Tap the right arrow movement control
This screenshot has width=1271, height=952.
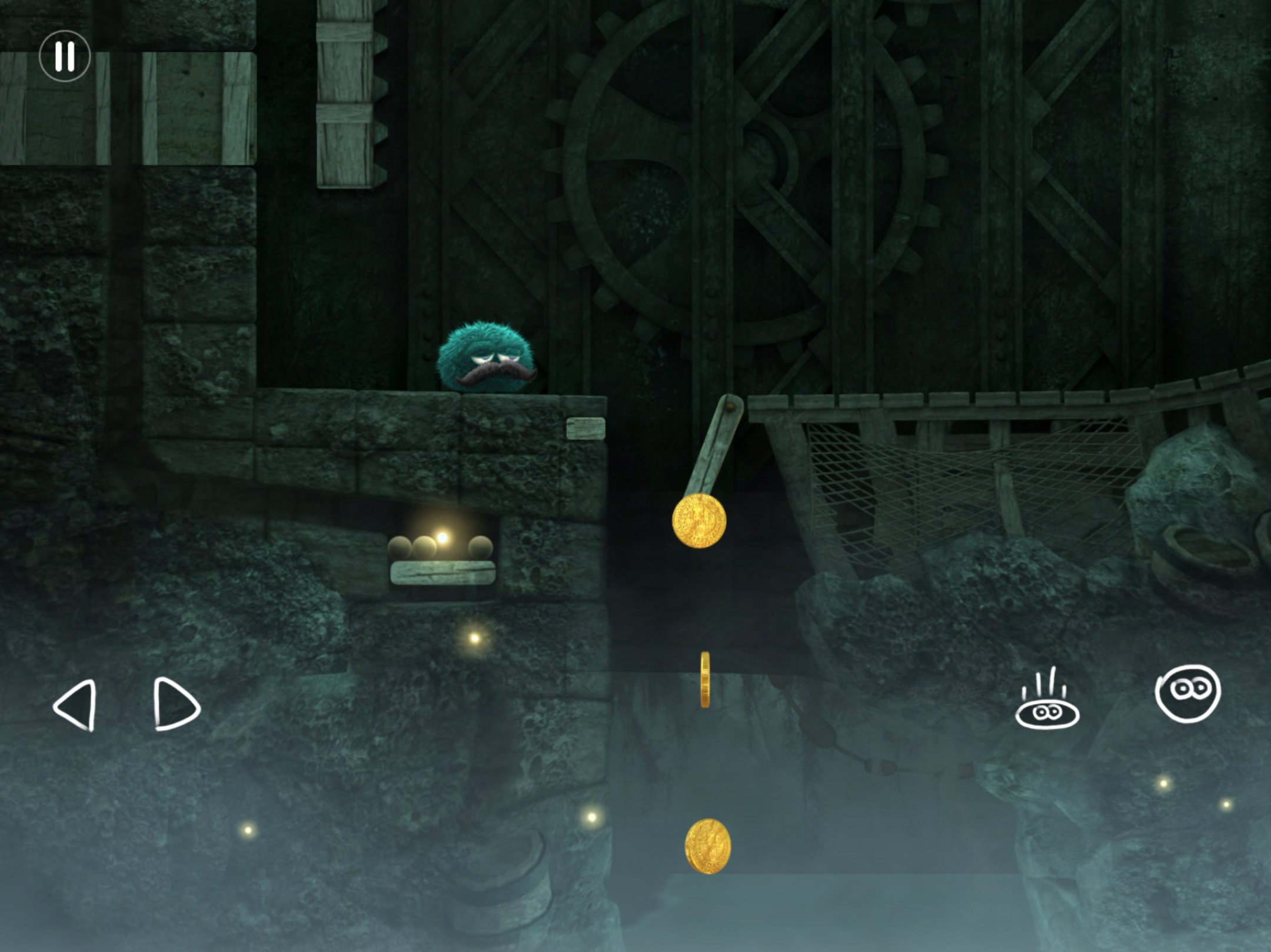click(175, 704)
